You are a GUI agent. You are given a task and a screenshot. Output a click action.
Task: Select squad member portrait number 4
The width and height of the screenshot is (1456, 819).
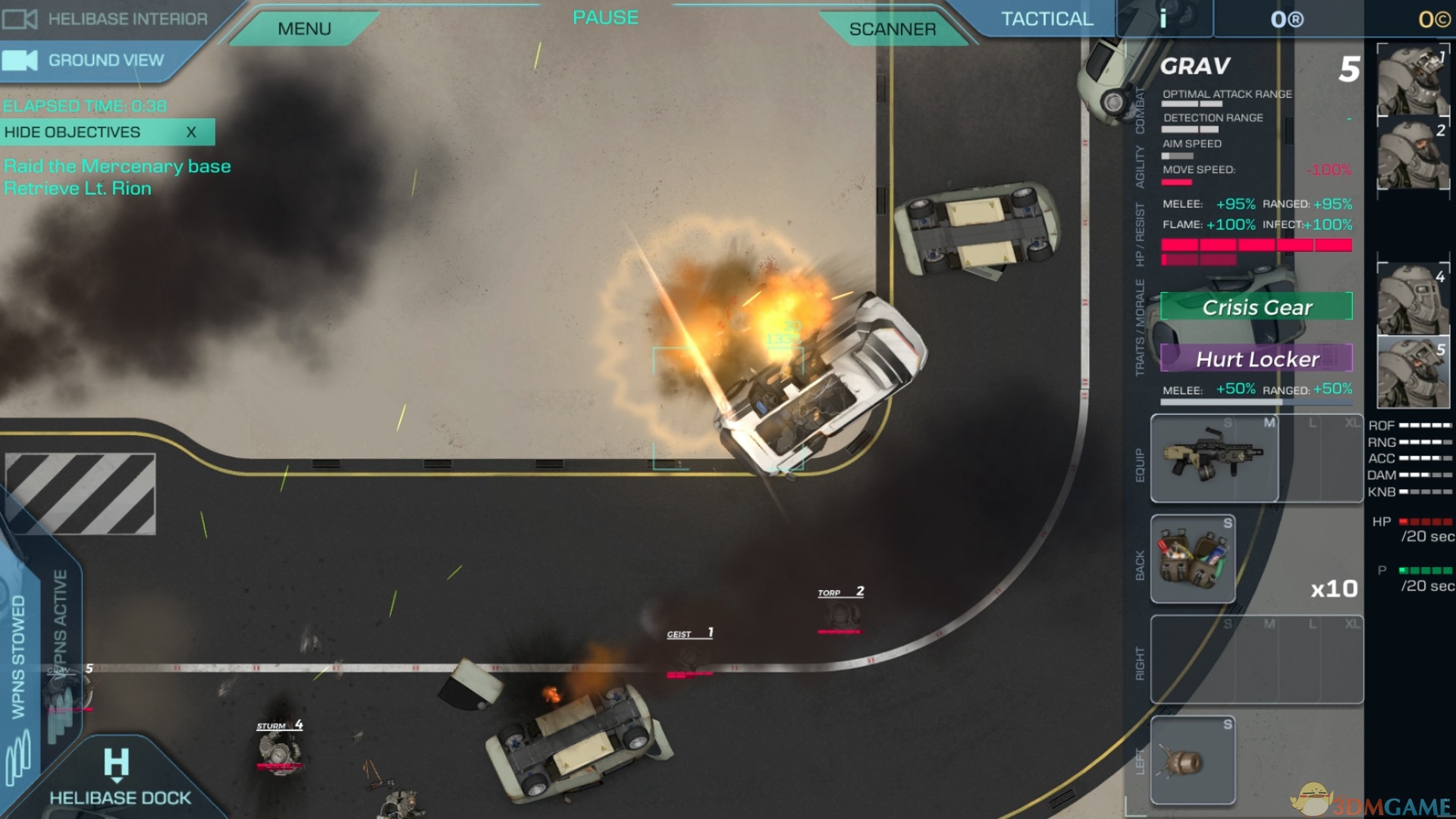1413,300
